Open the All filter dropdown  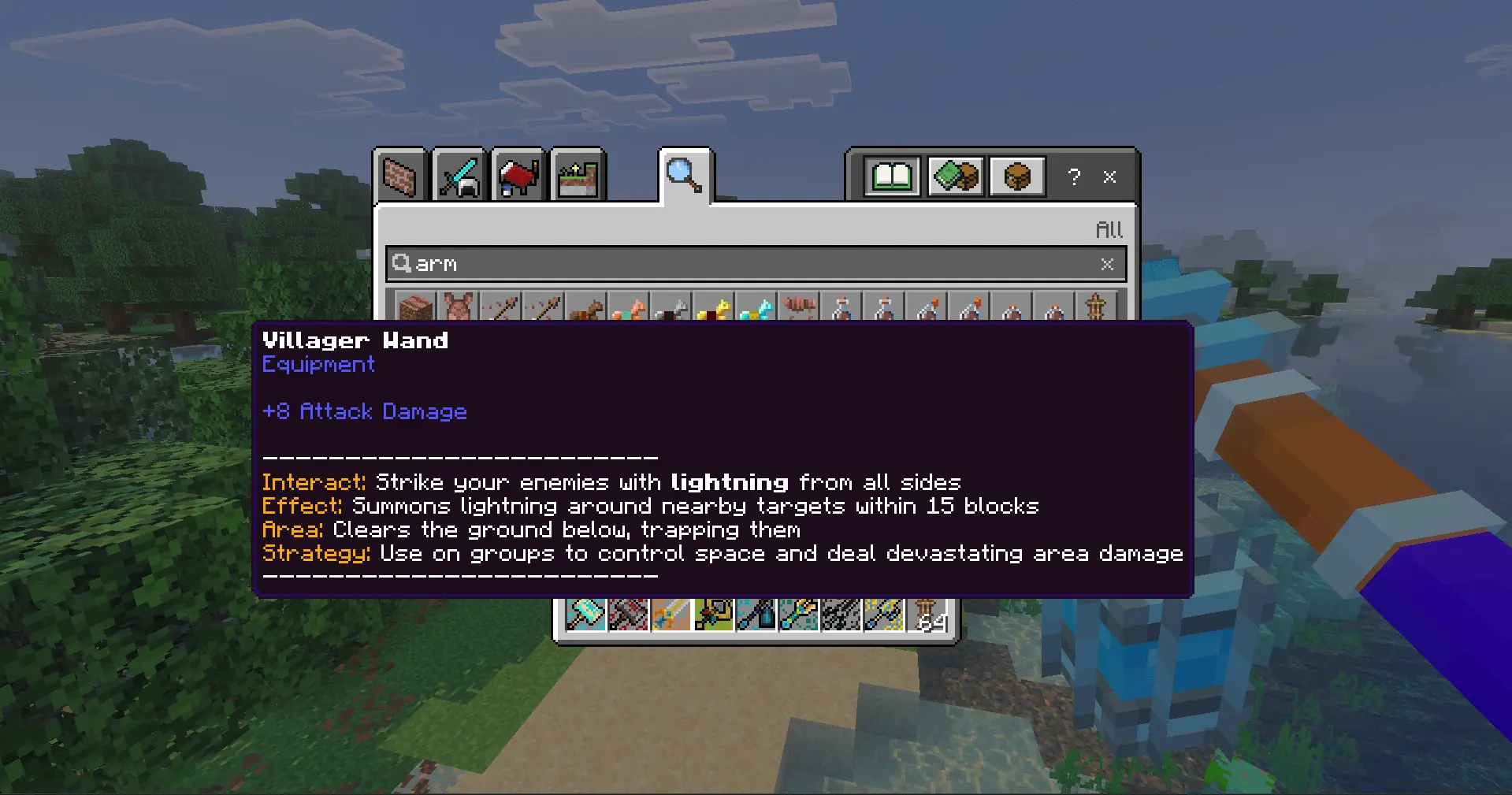[1109, 230]
